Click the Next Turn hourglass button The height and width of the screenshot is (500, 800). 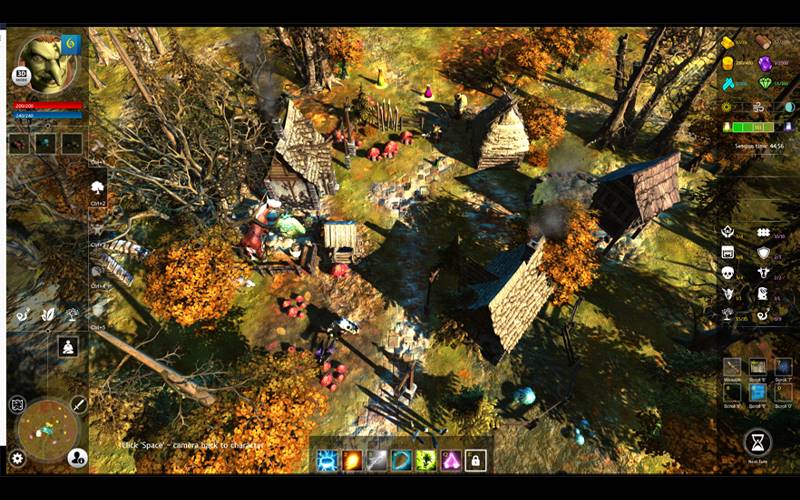coord(757,441)
